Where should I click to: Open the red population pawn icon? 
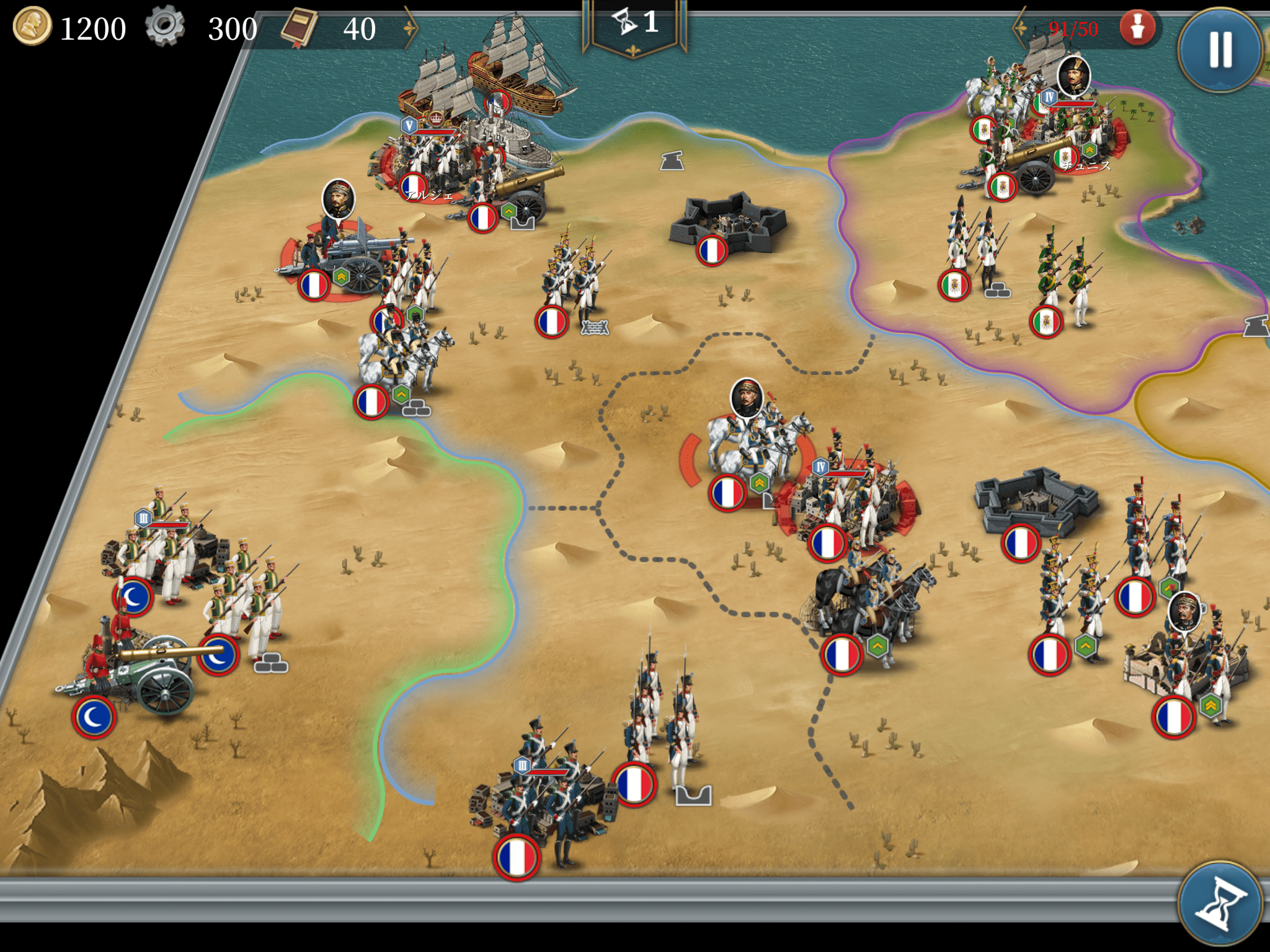point(1137,28)
